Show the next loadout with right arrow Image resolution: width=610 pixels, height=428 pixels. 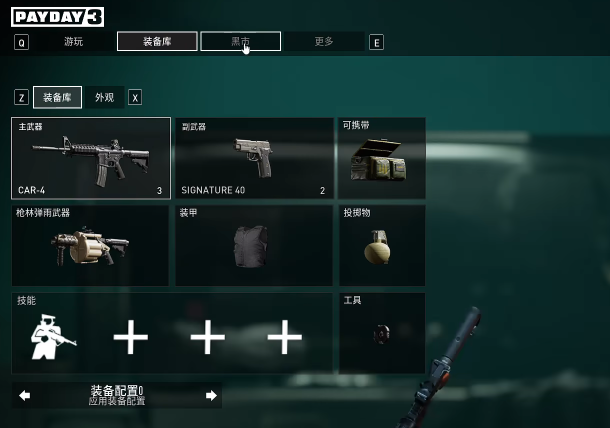point(211,396)
